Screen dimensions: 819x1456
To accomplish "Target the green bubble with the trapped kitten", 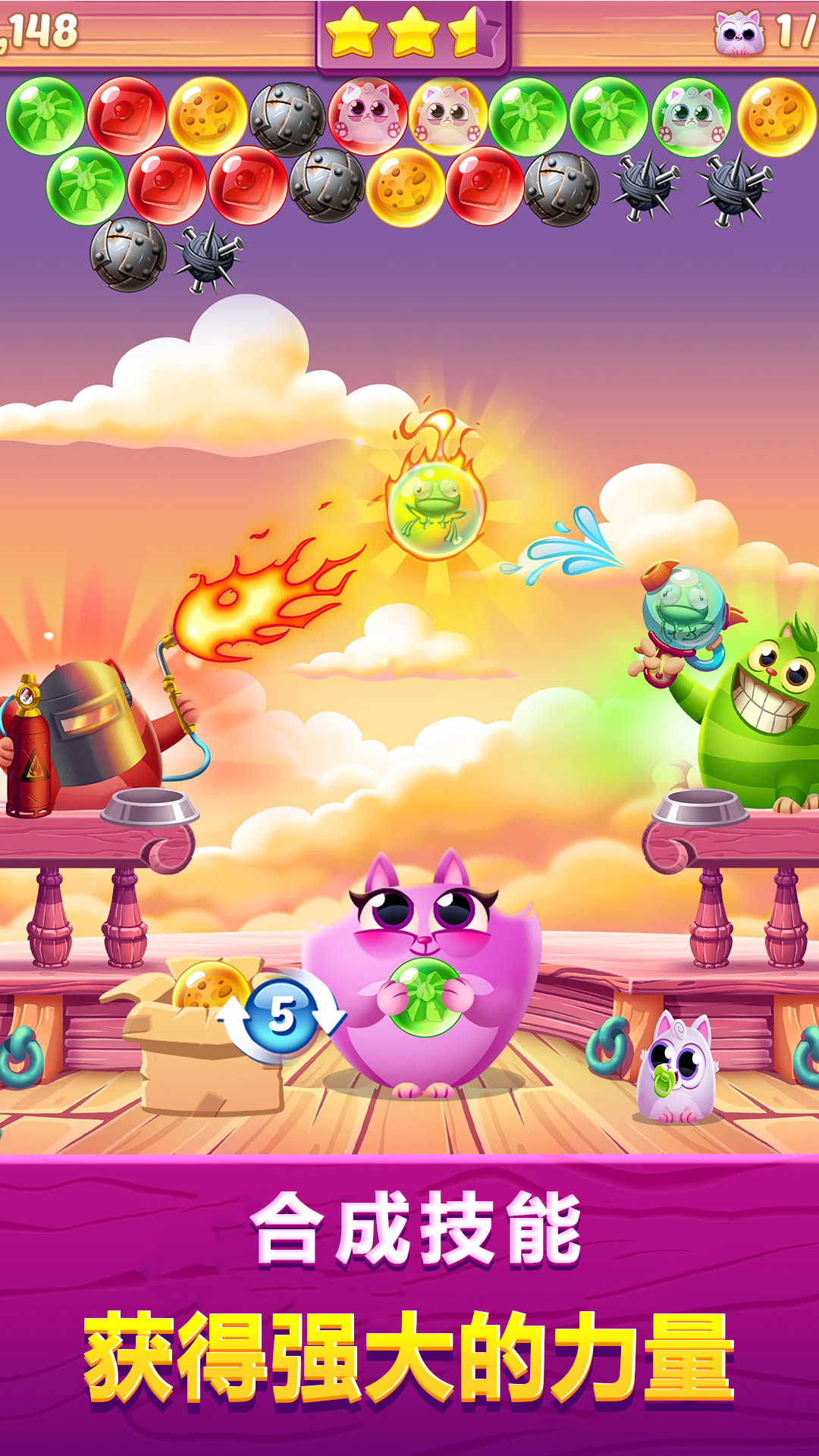I will (x=691, y=117).
